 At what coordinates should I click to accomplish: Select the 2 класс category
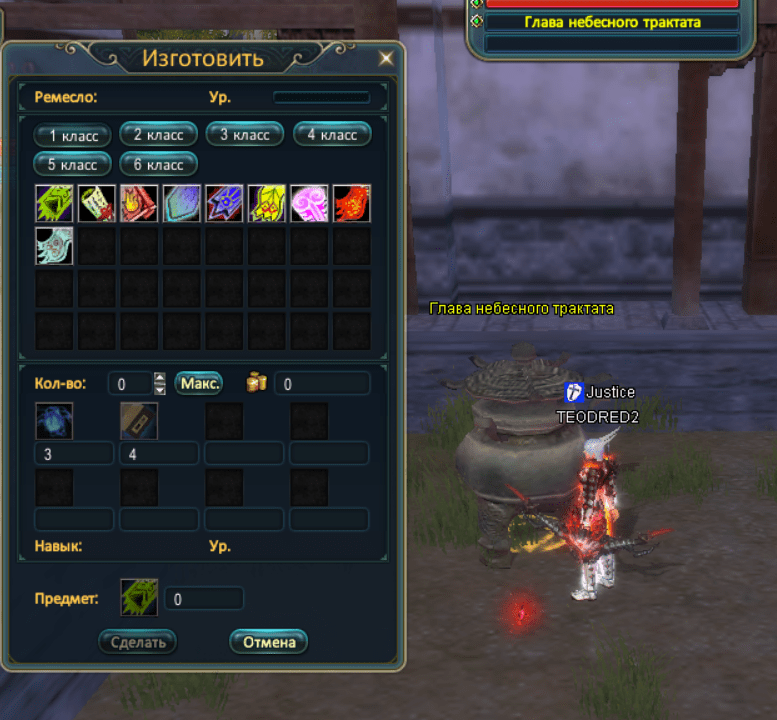tap(159, 134)
